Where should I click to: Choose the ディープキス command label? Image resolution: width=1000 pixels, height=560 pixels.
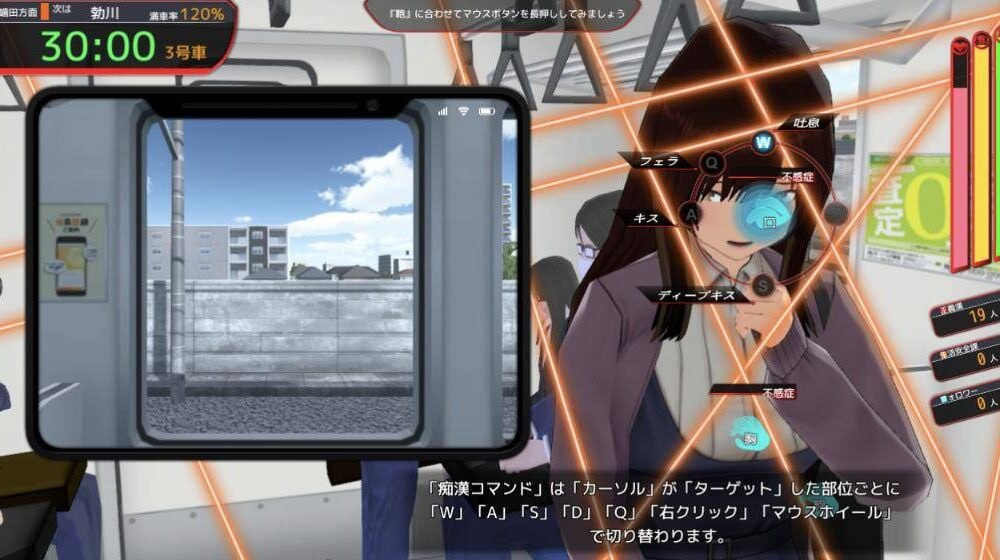coord(696,294)
